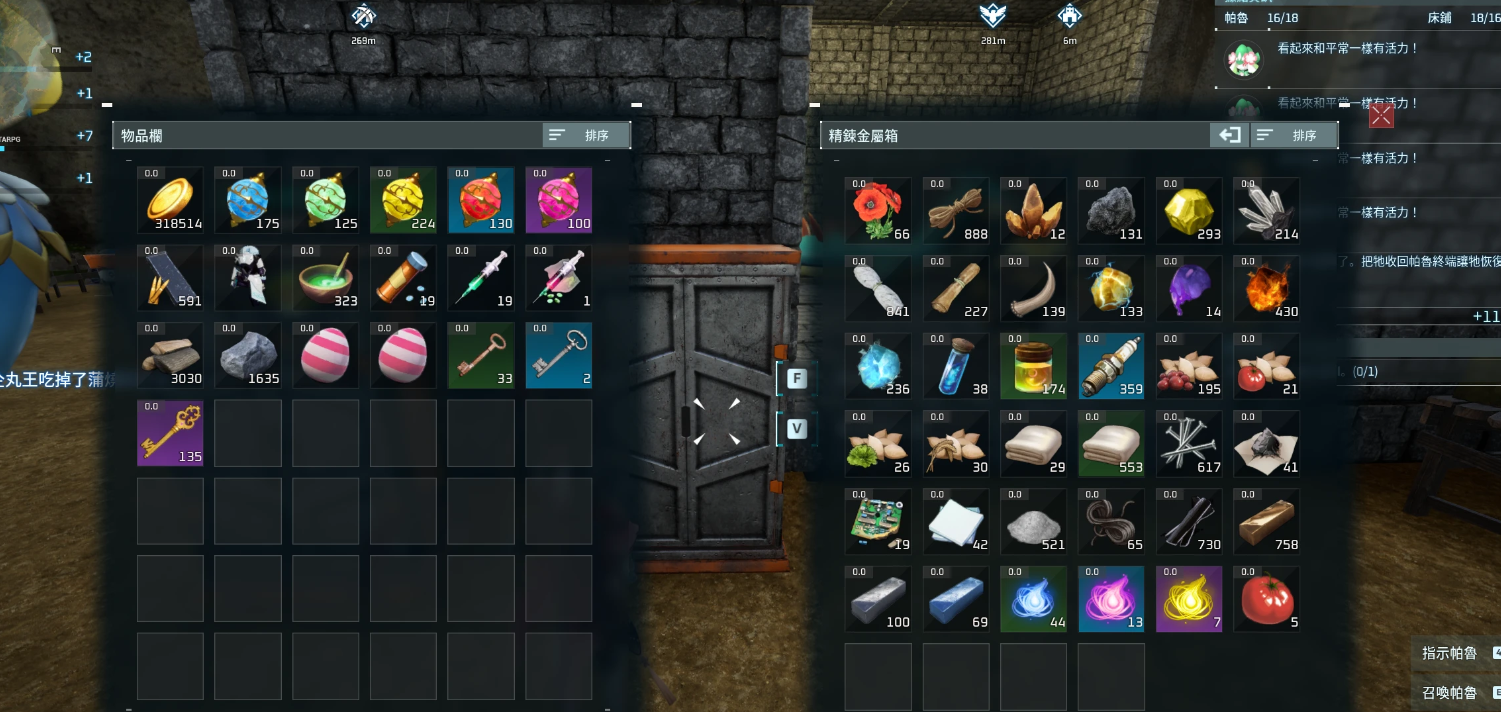
Task: Pick the bronze ingot stack of 758
Action: point(1266,522)
